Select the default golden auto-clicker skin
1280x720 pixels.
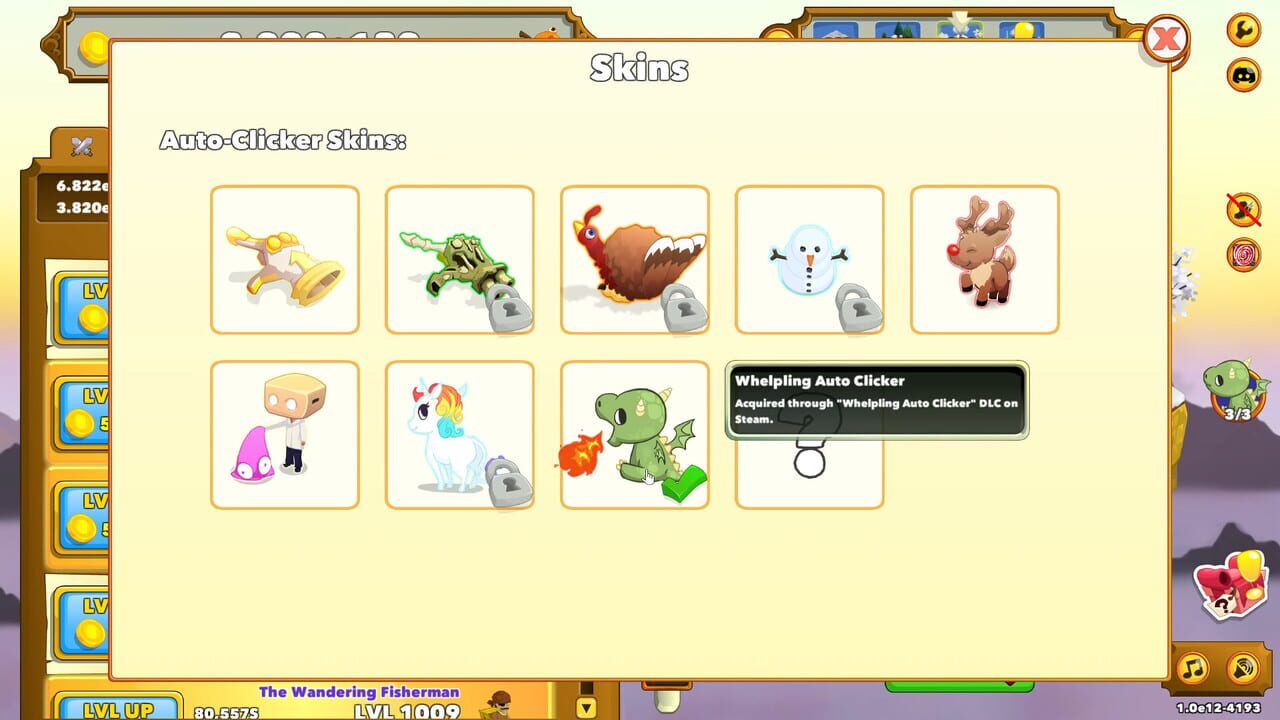coord(285,258)
